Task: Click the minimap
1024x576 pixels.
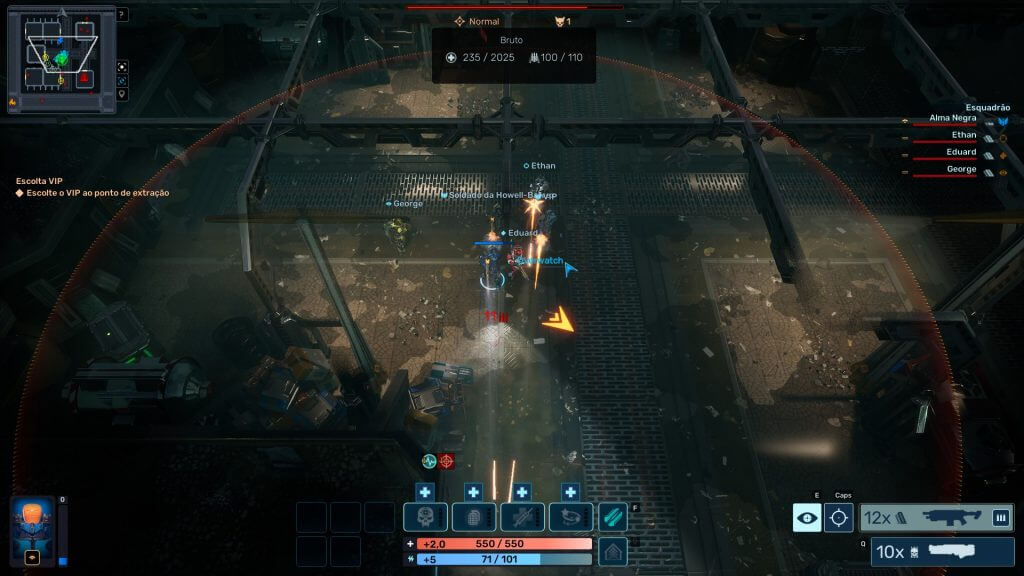Action: point(61,60)
